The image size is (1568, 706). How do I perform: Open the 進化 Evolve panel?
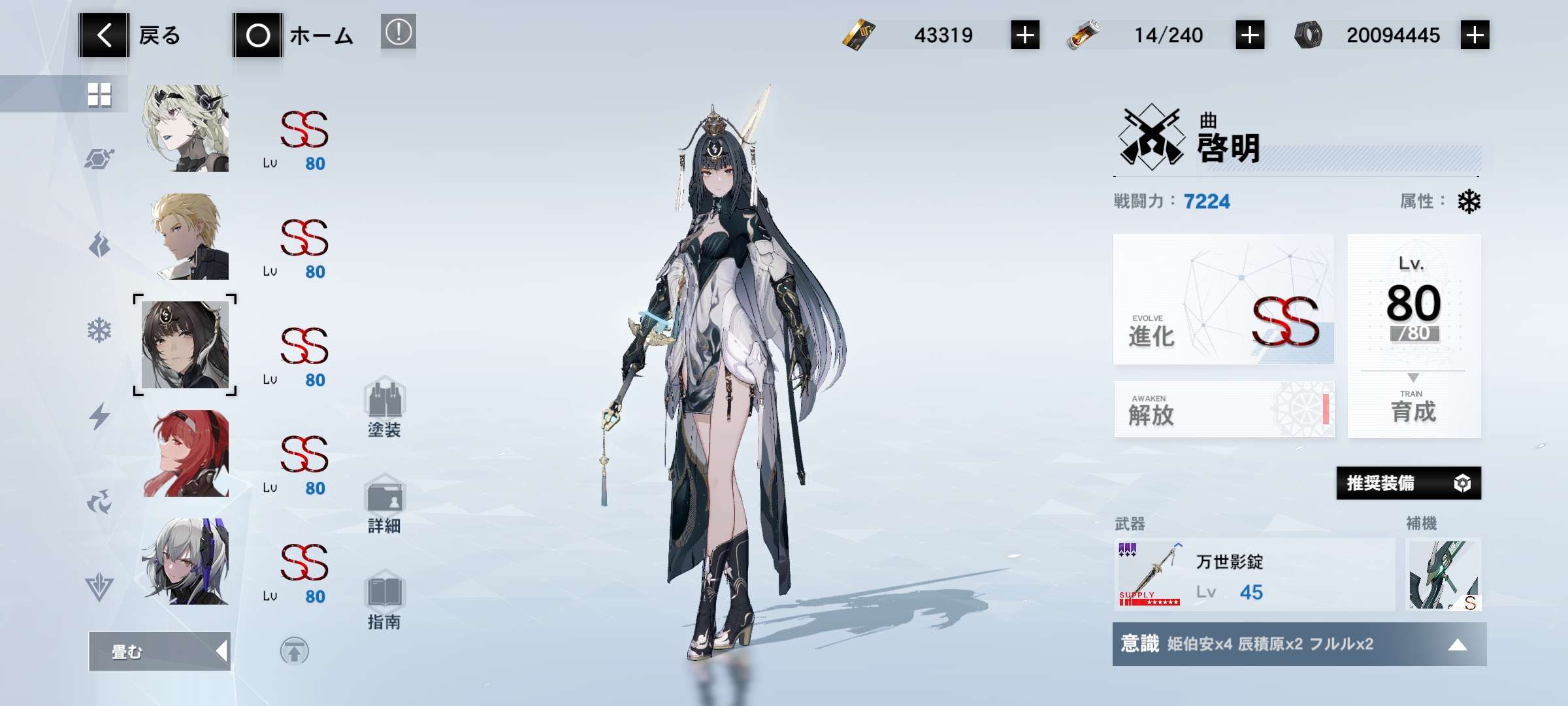click(1223, 299)
